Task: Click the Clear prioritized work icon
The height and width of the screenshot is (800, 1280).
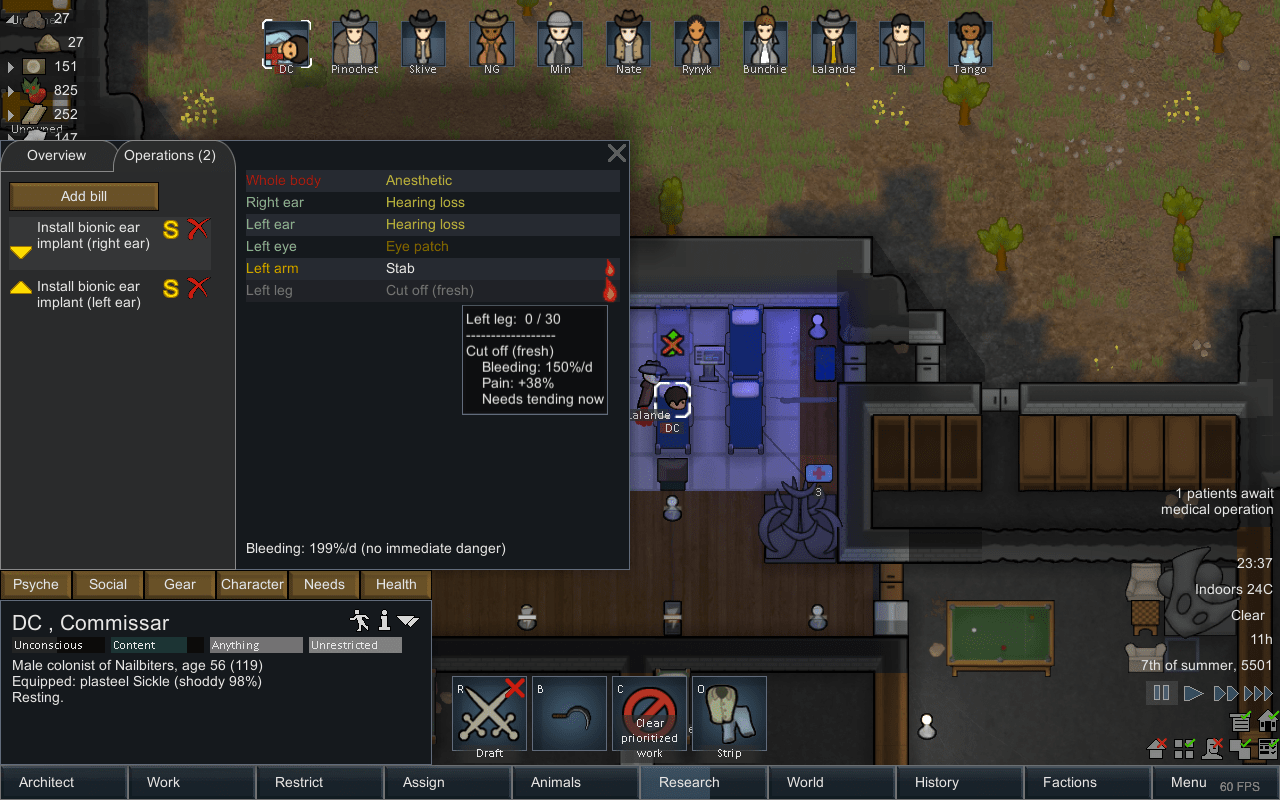Action: [649, 713]
